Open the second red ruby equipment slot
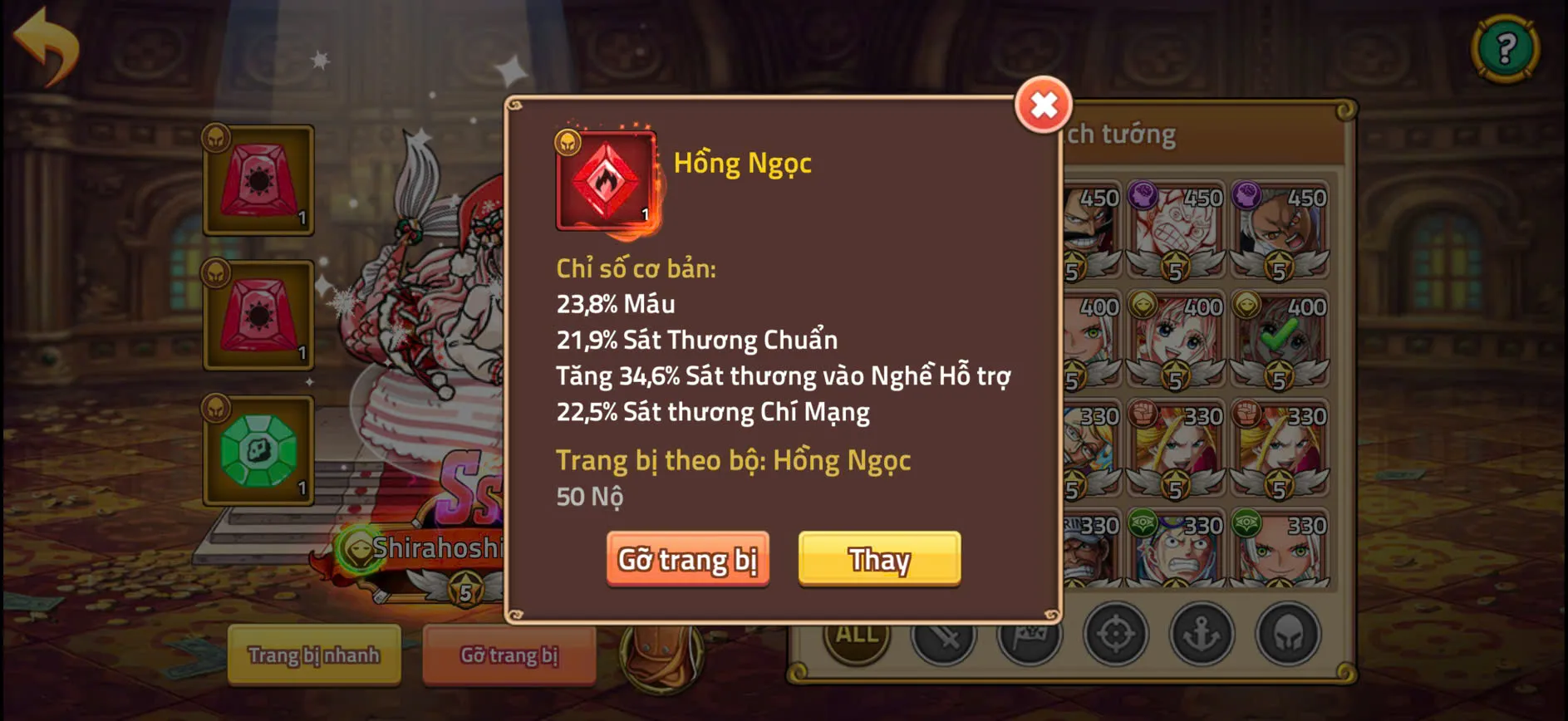 tap(260, 316)
